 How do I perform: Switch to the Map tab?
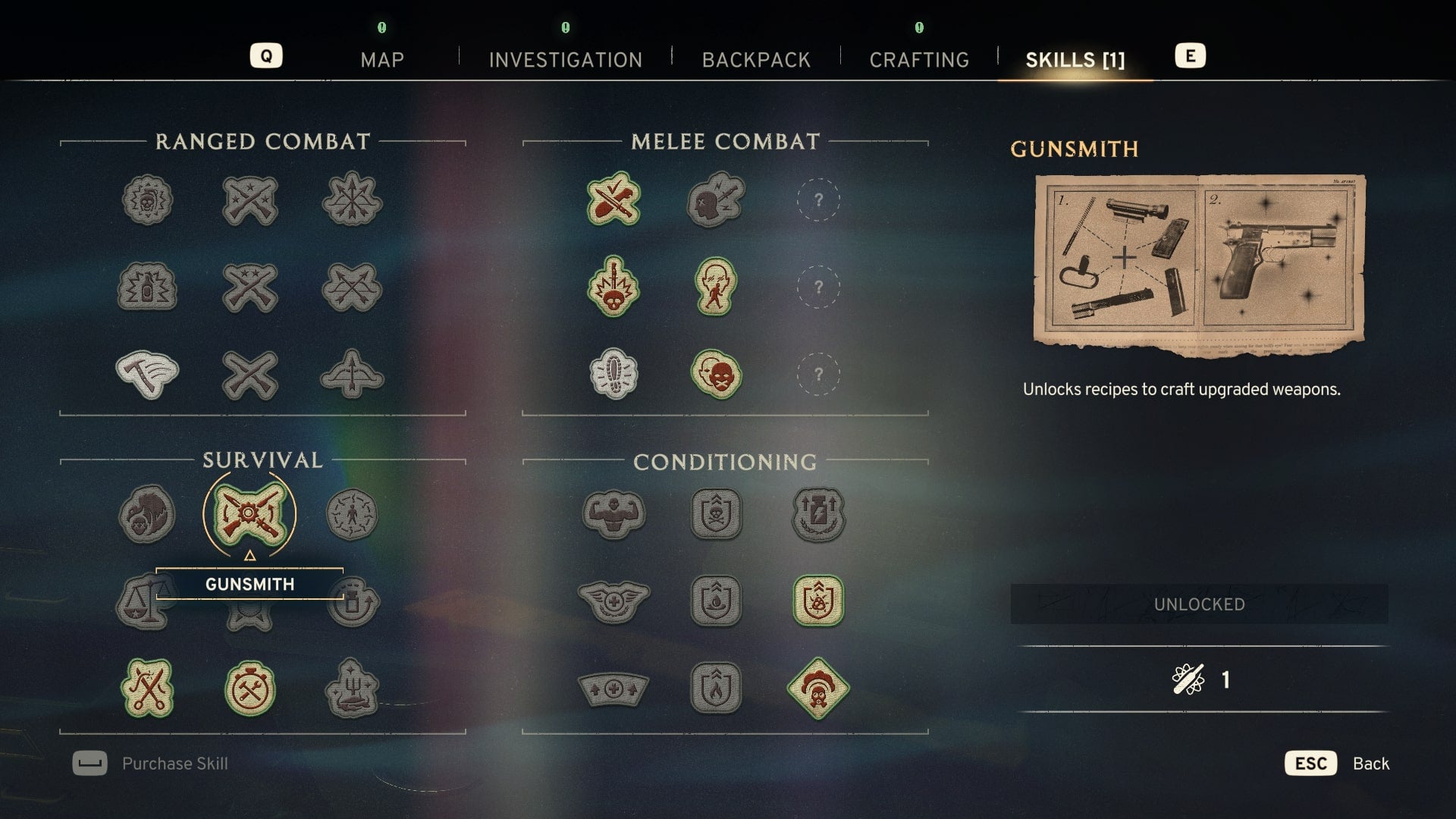(x=382, y=60)
